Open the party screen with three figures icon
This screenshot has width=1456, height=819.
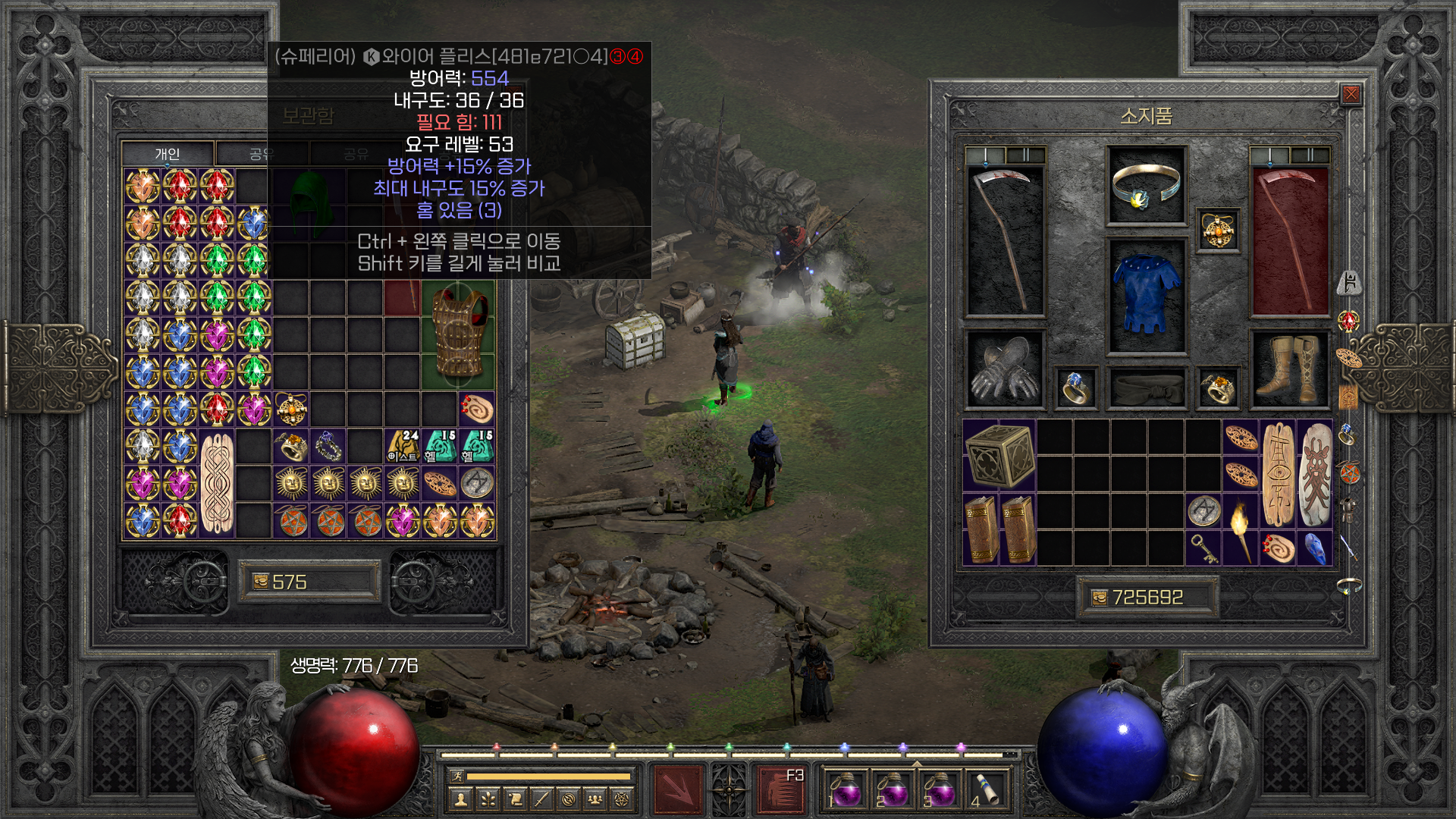(595, 799)
